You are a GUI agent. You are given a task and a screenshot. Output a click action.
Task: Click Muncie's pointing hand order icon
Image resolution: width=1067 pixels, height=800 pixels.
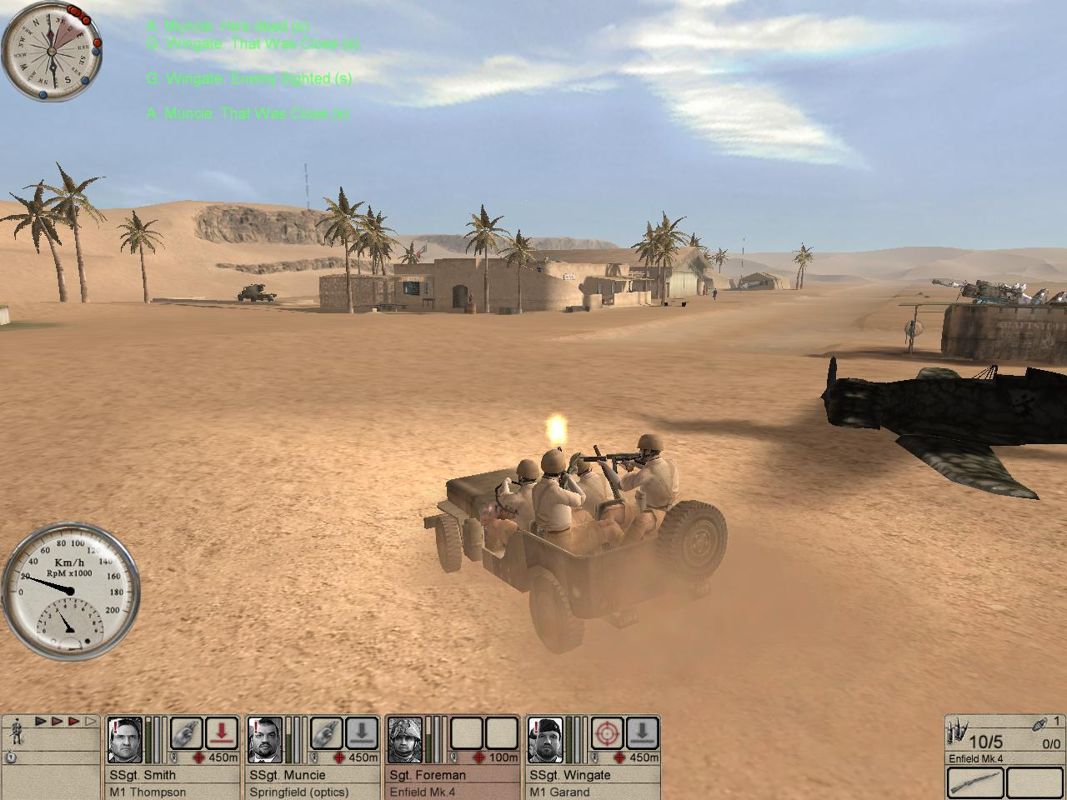326,733
